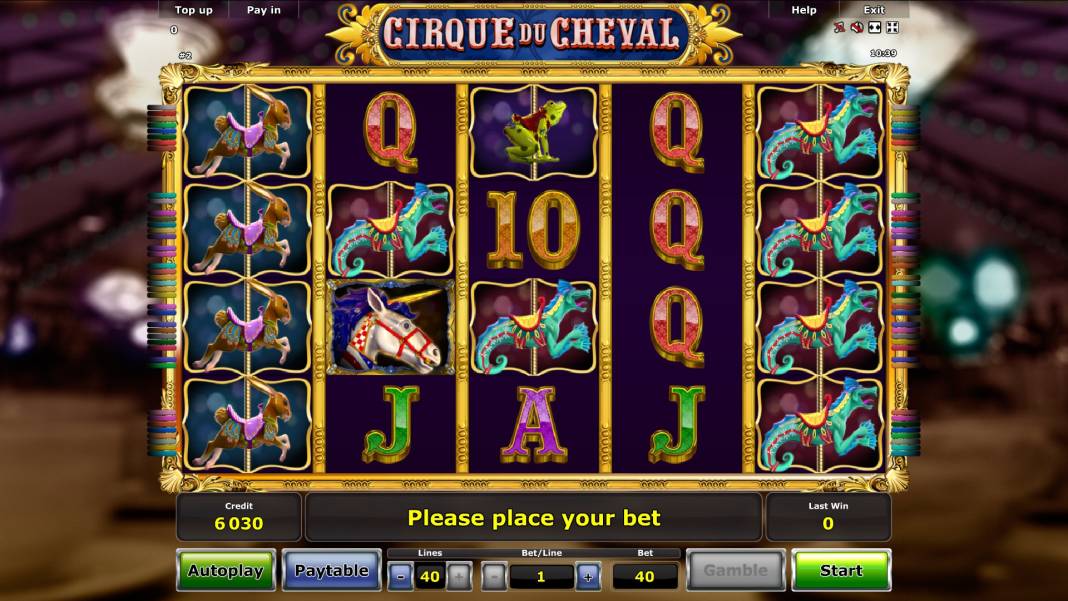Switch to fullscreen with four-arrow icon
Screen dimensions: 1068x601
pos(892,28)
